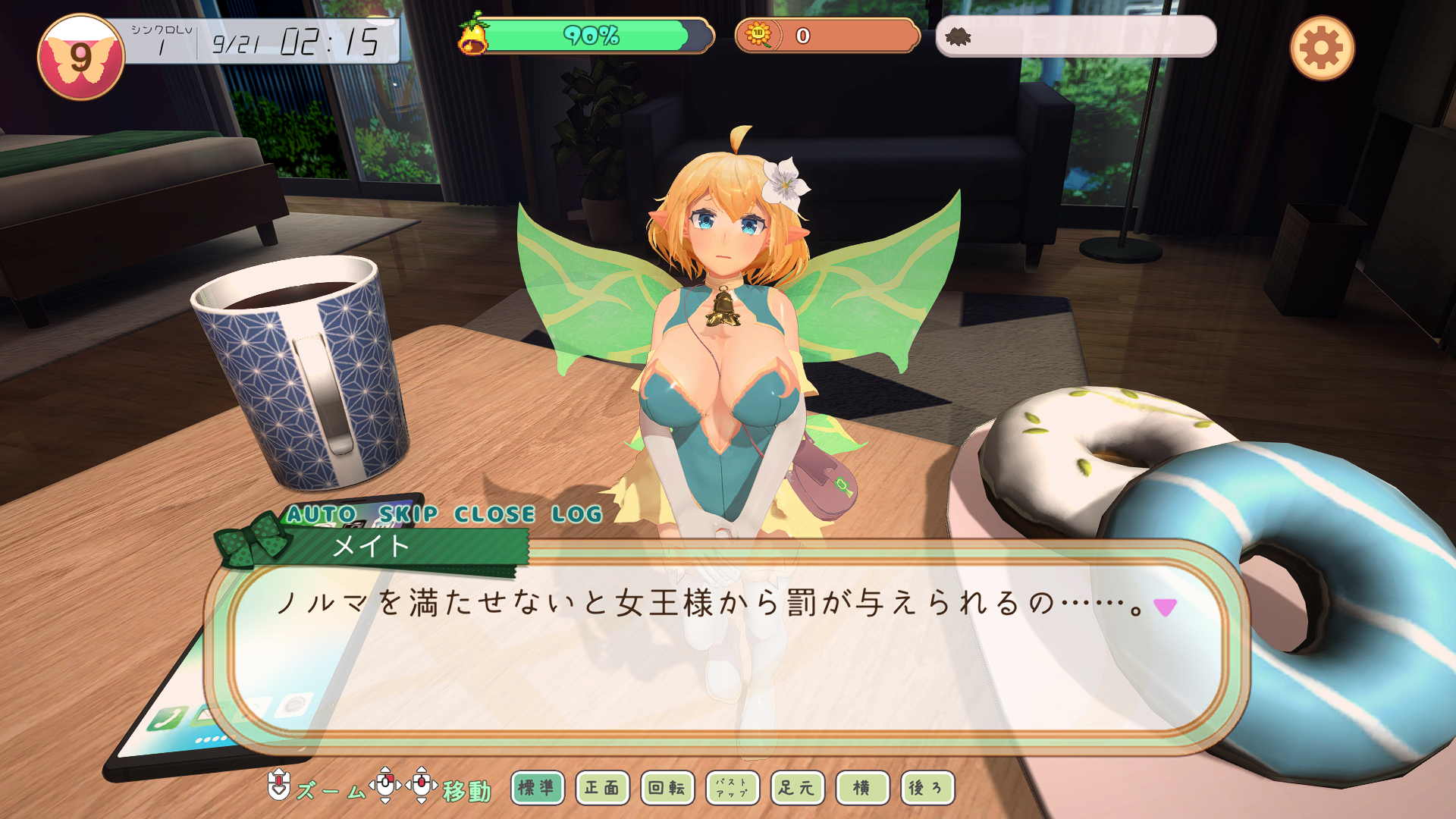Switch camera to 後ろ back view
Viewport: 1456px width, 819px height.
[x=927, y=788]
